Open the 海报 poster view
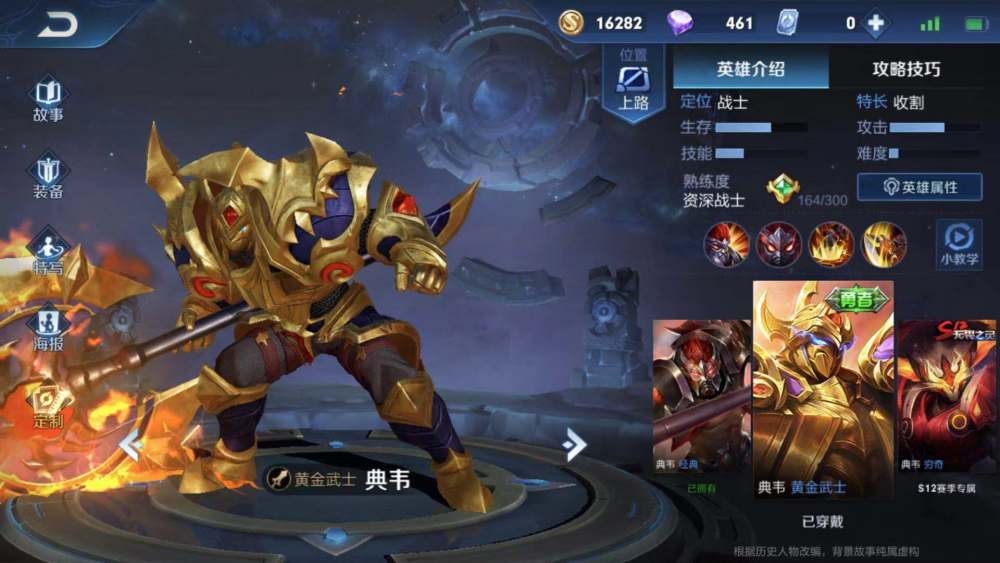Viewport: 1000px width, 563px height. click(x=48, y=328)
